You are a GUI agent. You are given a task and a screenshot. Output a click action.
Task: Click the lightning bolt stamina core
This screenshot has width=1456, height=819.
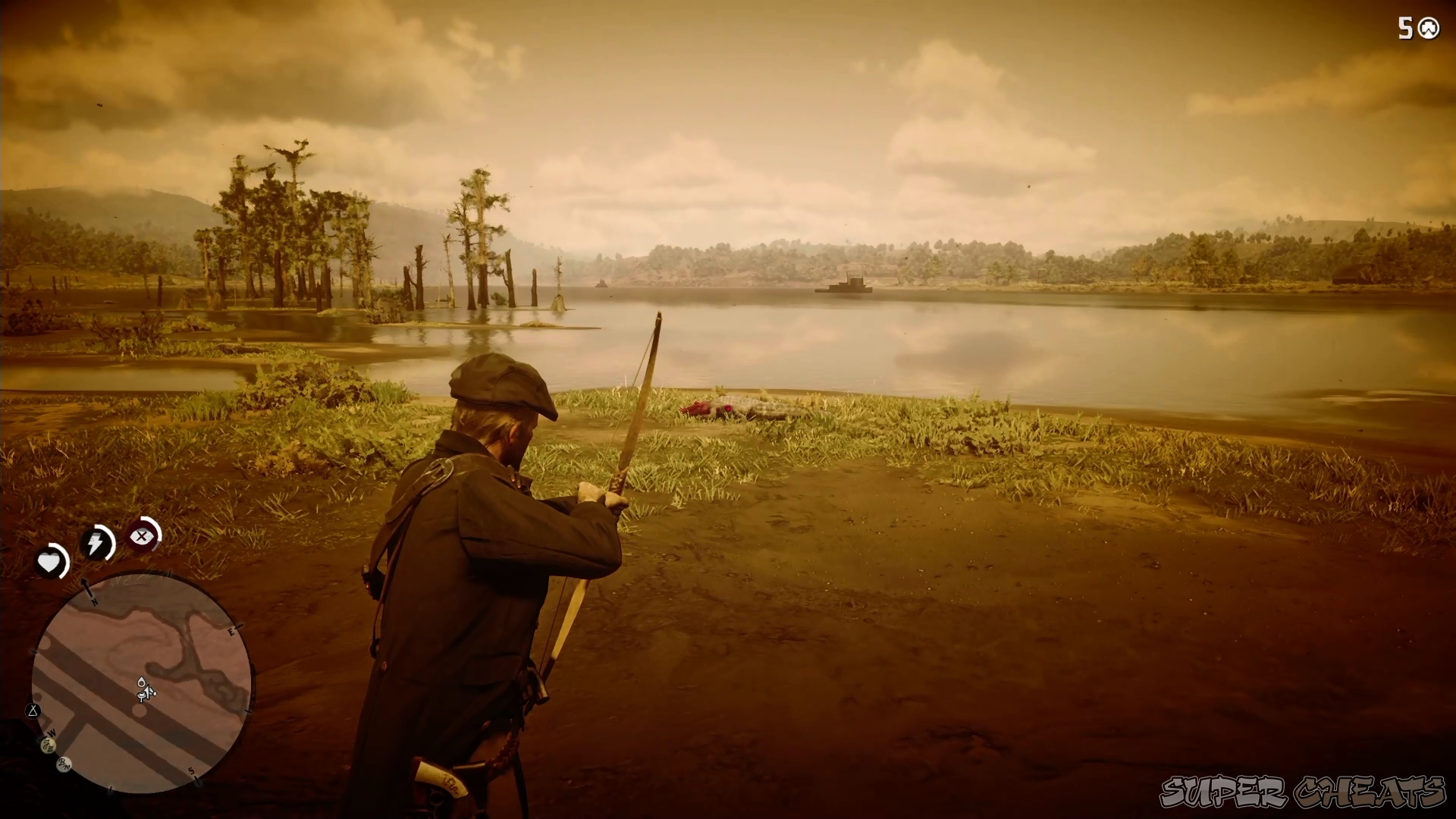click(x=96, y=541)
